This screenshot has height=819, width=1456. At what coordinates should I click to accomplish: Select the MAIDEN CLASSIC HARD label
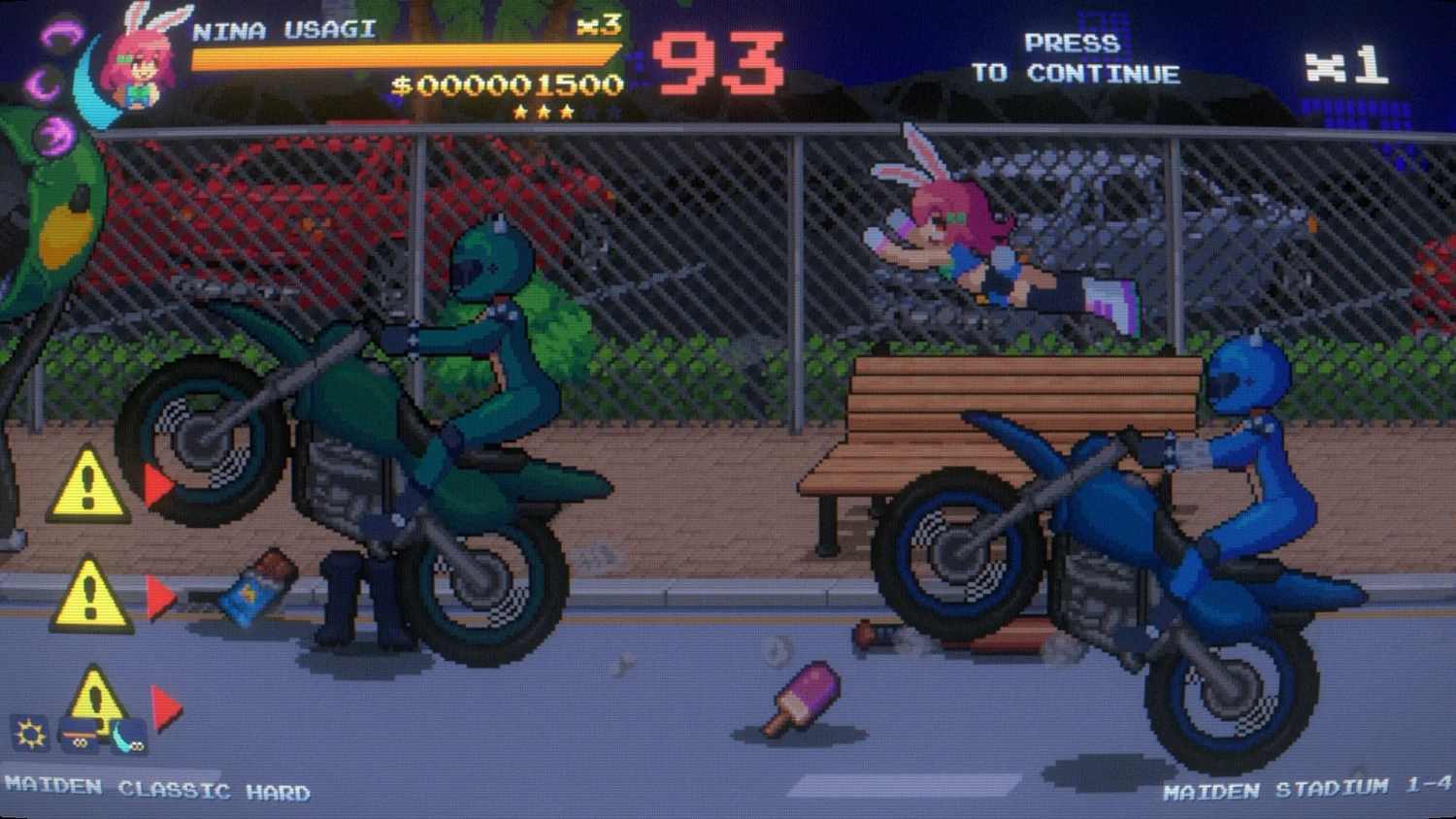155,791
